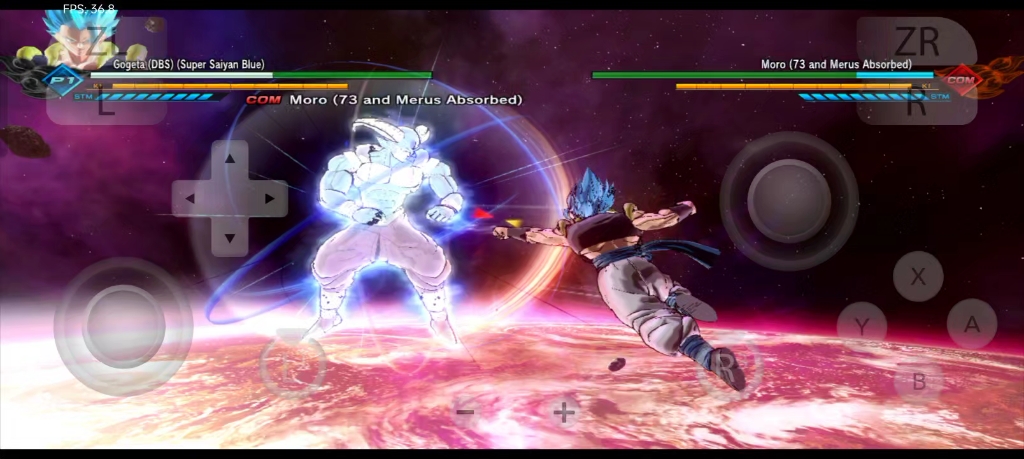Touch the left virtual analog stick

123,326
